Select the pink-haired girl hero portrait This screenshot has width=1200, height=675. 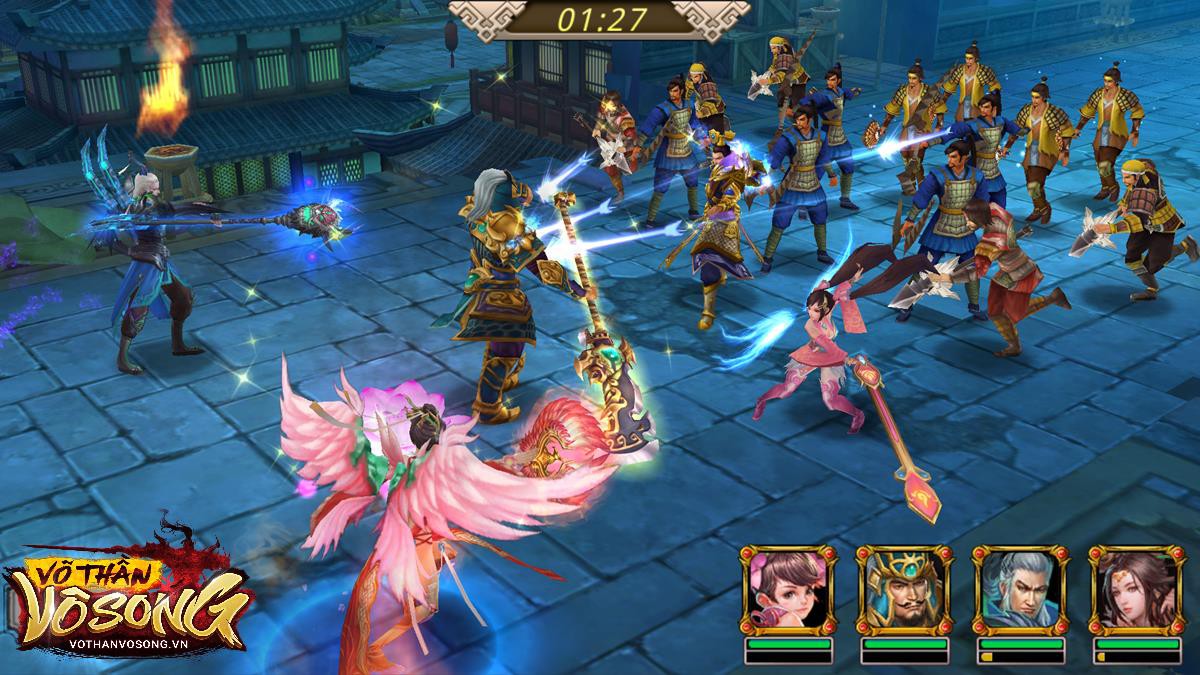click(x=787, y=590)
